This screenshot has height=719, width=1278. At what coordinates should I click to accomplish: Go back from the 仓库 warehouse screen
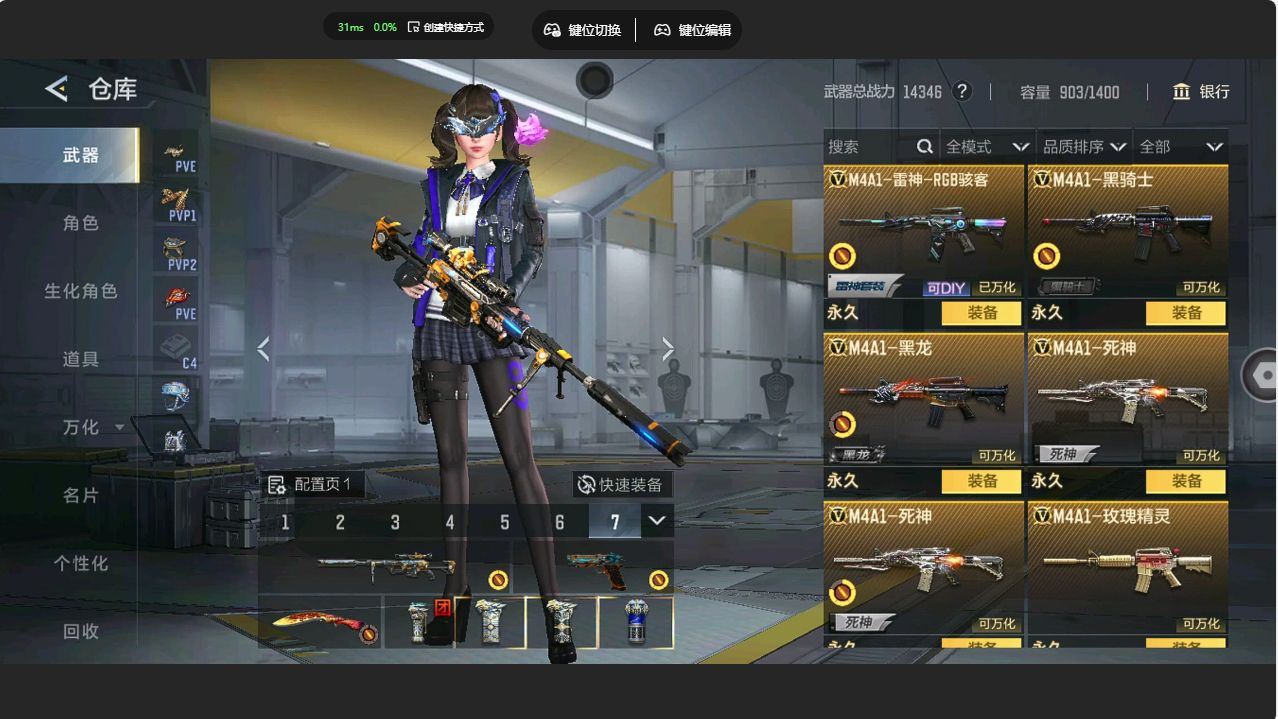coord(56,89)
